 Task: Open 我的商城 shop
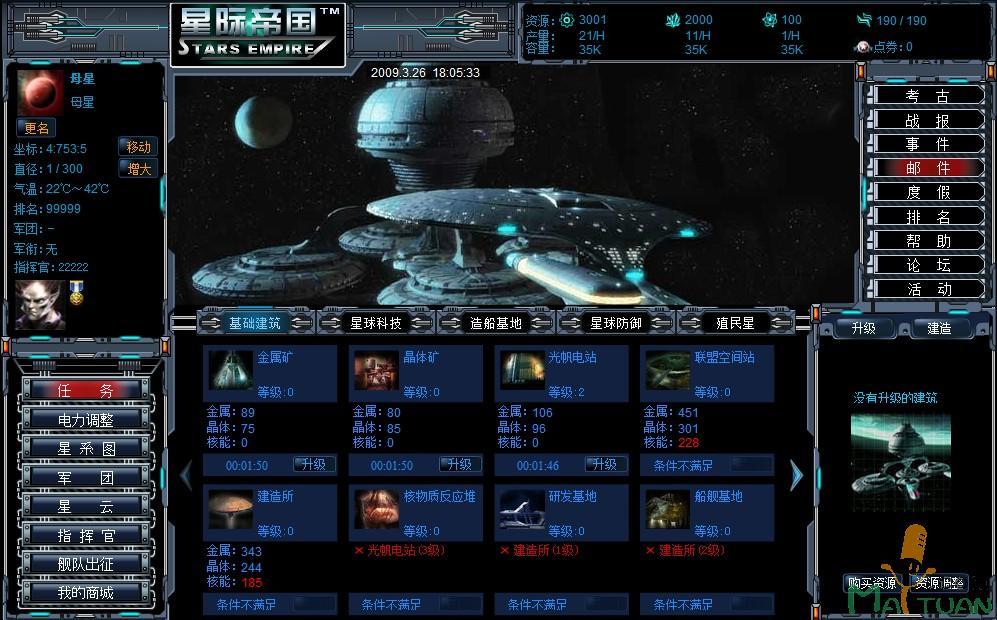click(85, 593)
